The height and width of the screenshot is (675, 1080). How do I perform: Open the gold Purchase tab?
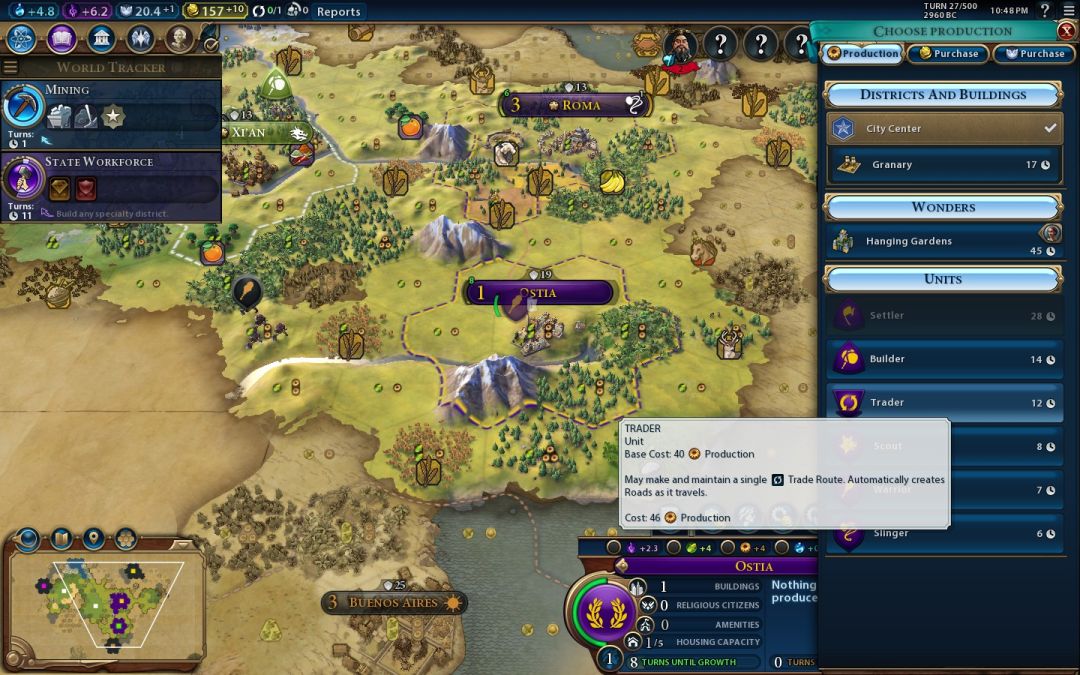click(x=948, y=54)
